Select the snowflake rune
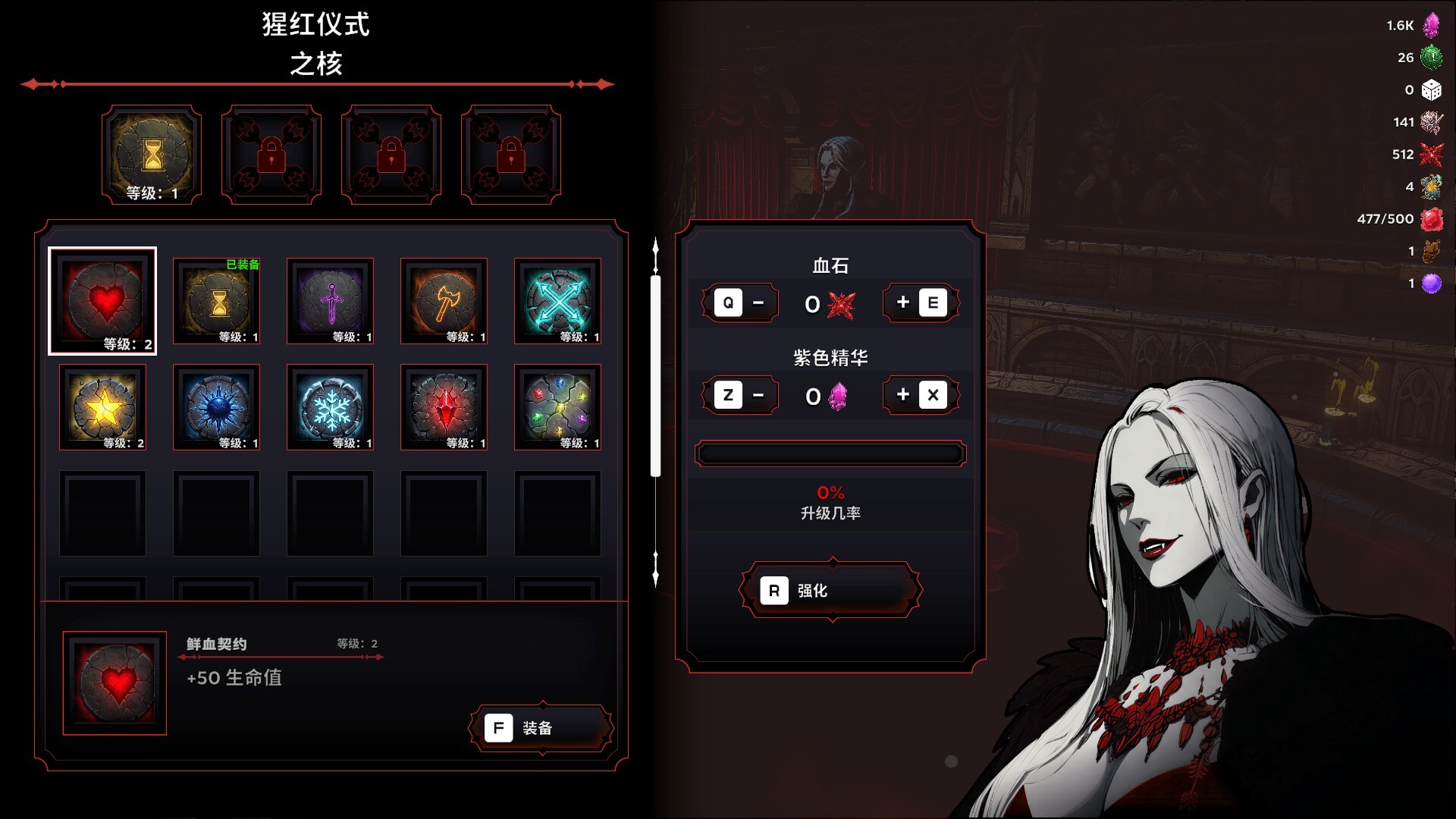1456x819 pixels. pyautogui.click(x=331, y=407)
